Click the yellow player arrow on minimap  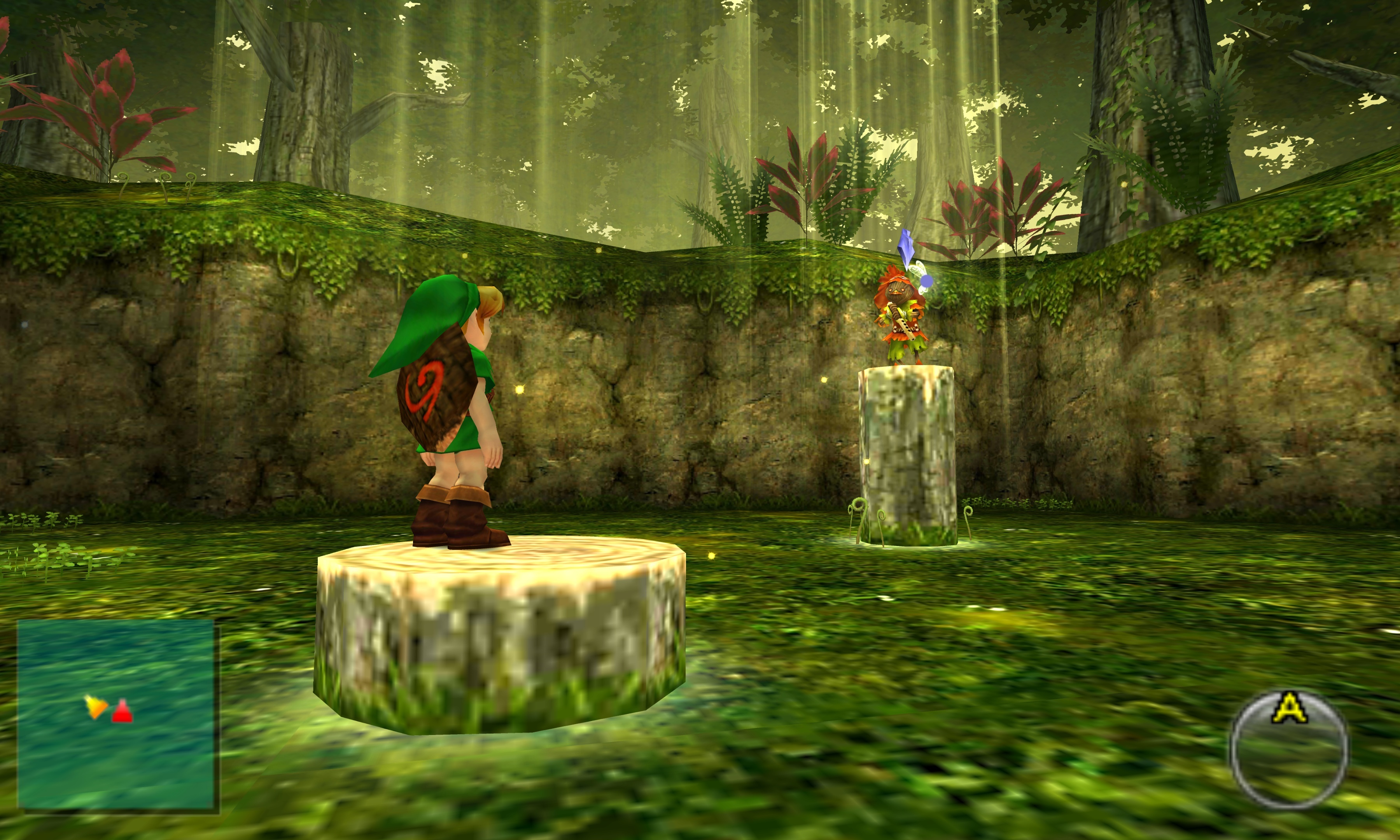click(96, 707)
